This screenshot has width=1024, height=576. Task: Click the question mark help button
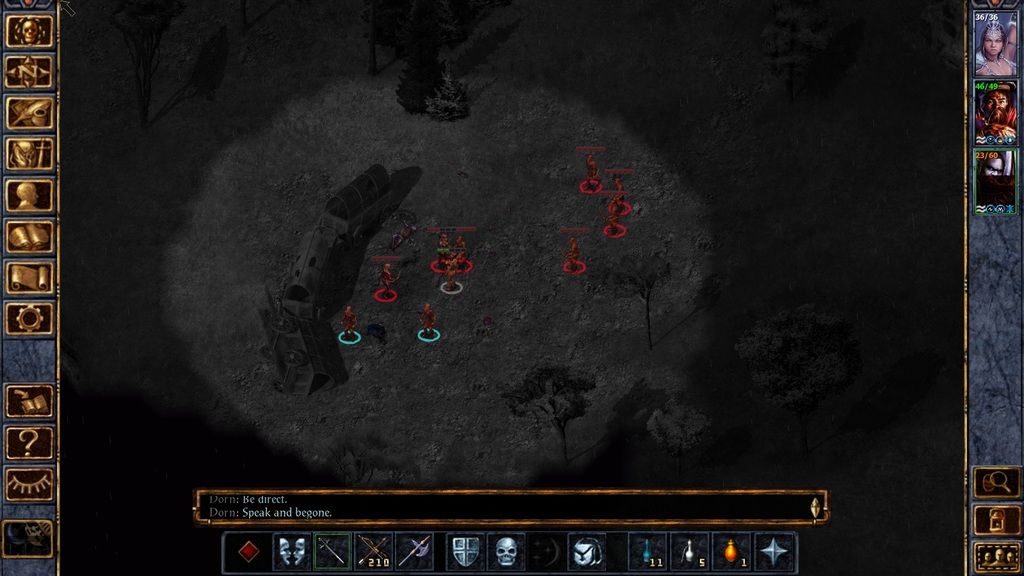(x=29, y=442)
